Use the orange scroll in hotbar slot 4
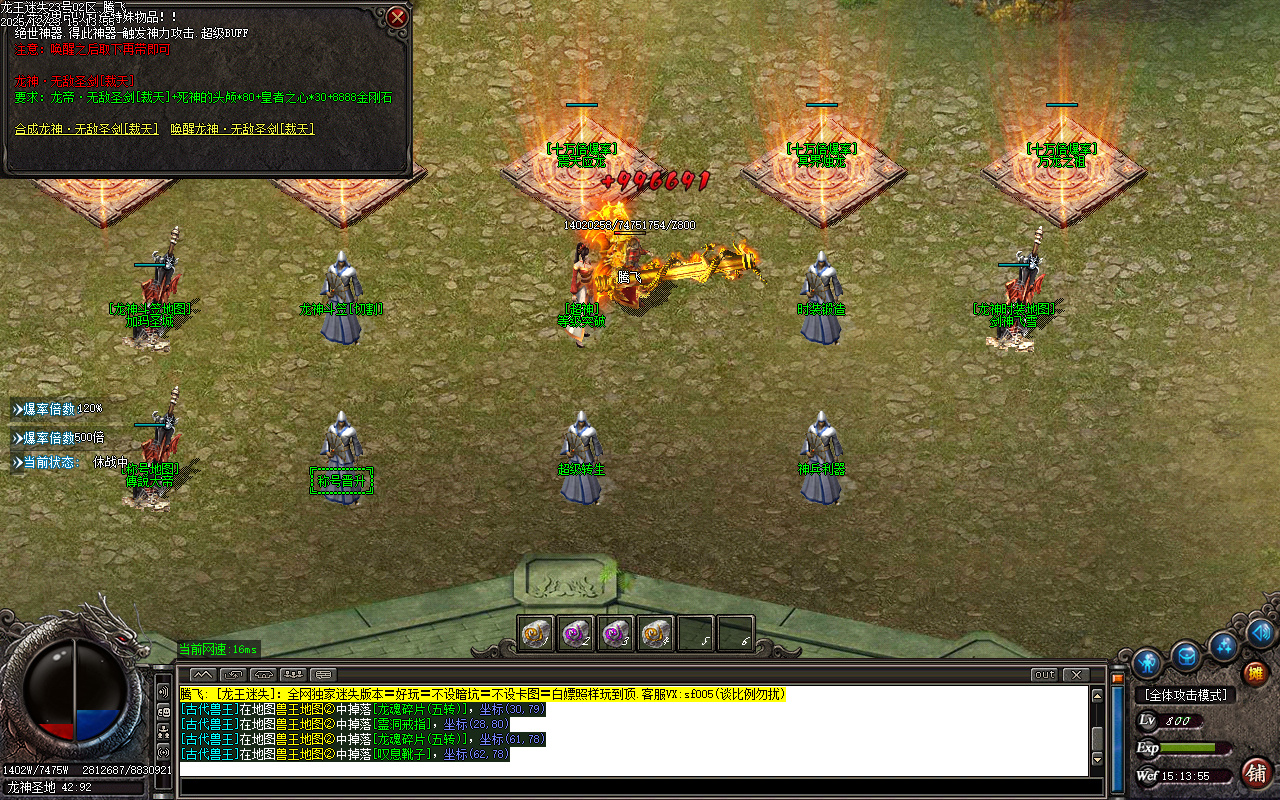The width and height of the screenshot is (1280, 800). coord(656,633)
